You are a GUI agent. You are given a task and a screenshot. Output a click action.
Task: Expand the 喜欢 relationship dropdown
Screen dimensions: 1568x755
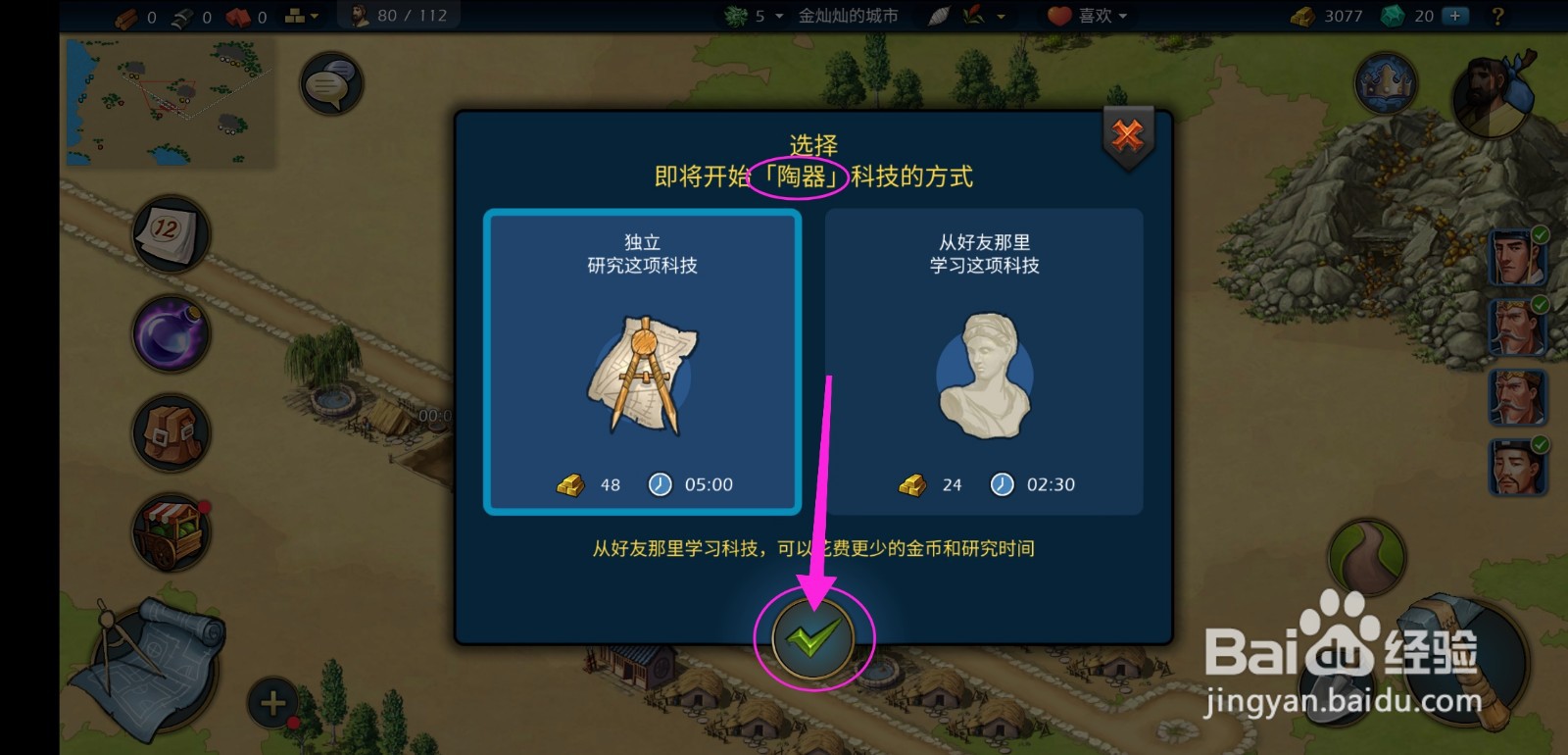(x=1083, y=15)
